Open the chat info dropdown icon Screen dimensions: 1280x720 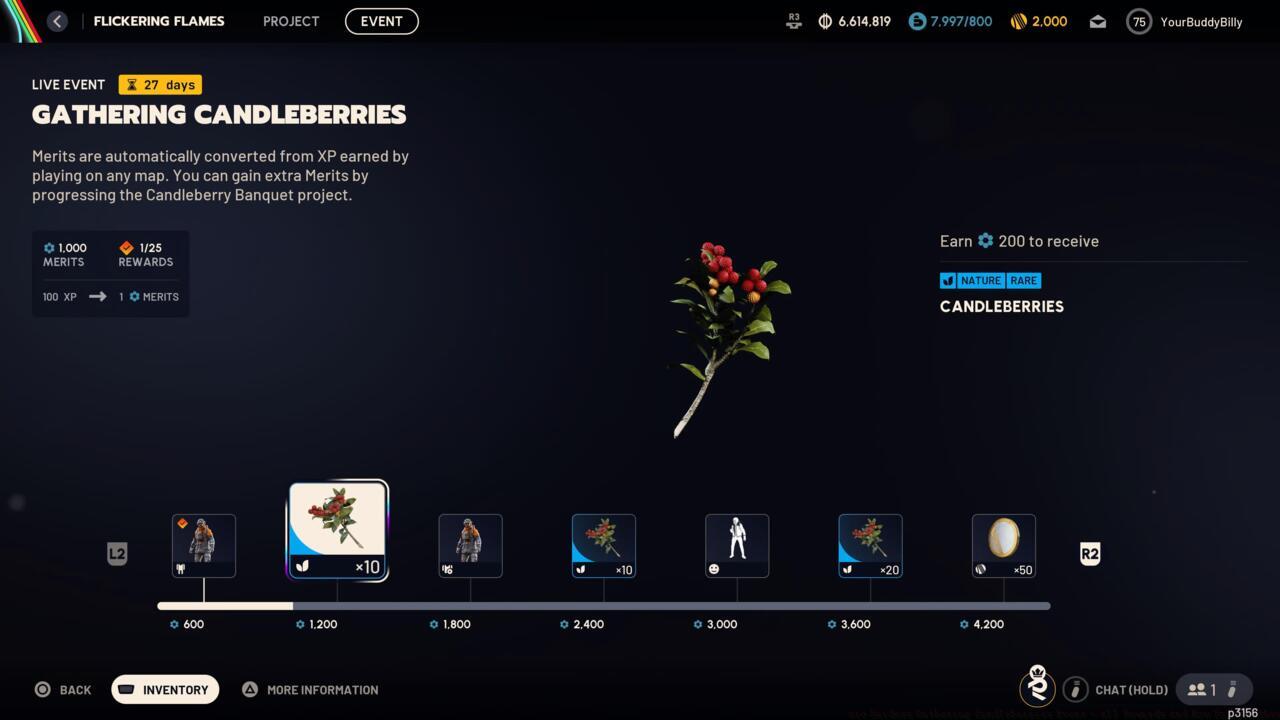1075,689
